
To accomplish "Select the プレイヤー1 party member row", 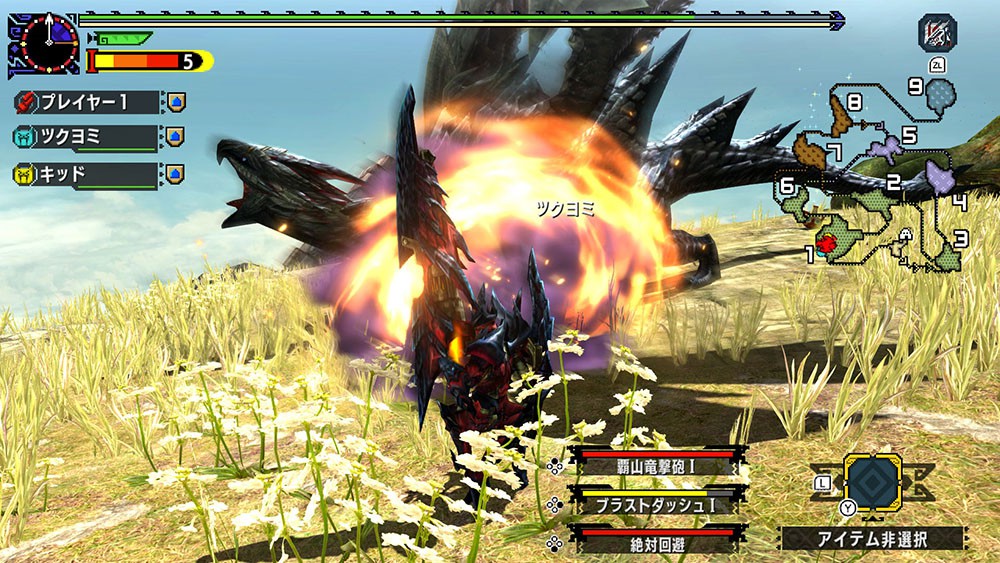I will click(x=88, y=102).
